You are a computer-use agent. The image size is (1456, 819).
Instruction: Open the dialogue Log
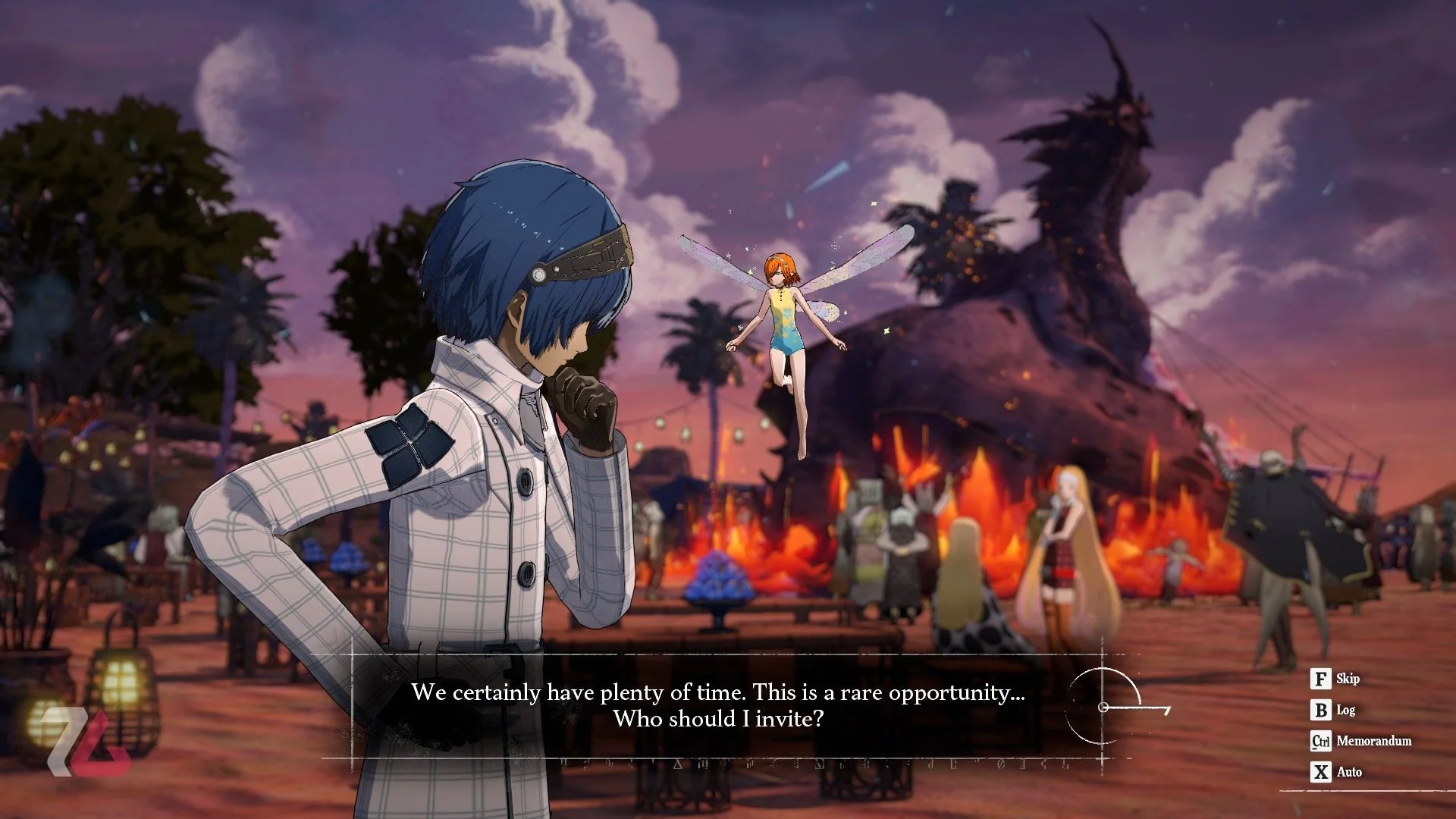point(1334,711)
